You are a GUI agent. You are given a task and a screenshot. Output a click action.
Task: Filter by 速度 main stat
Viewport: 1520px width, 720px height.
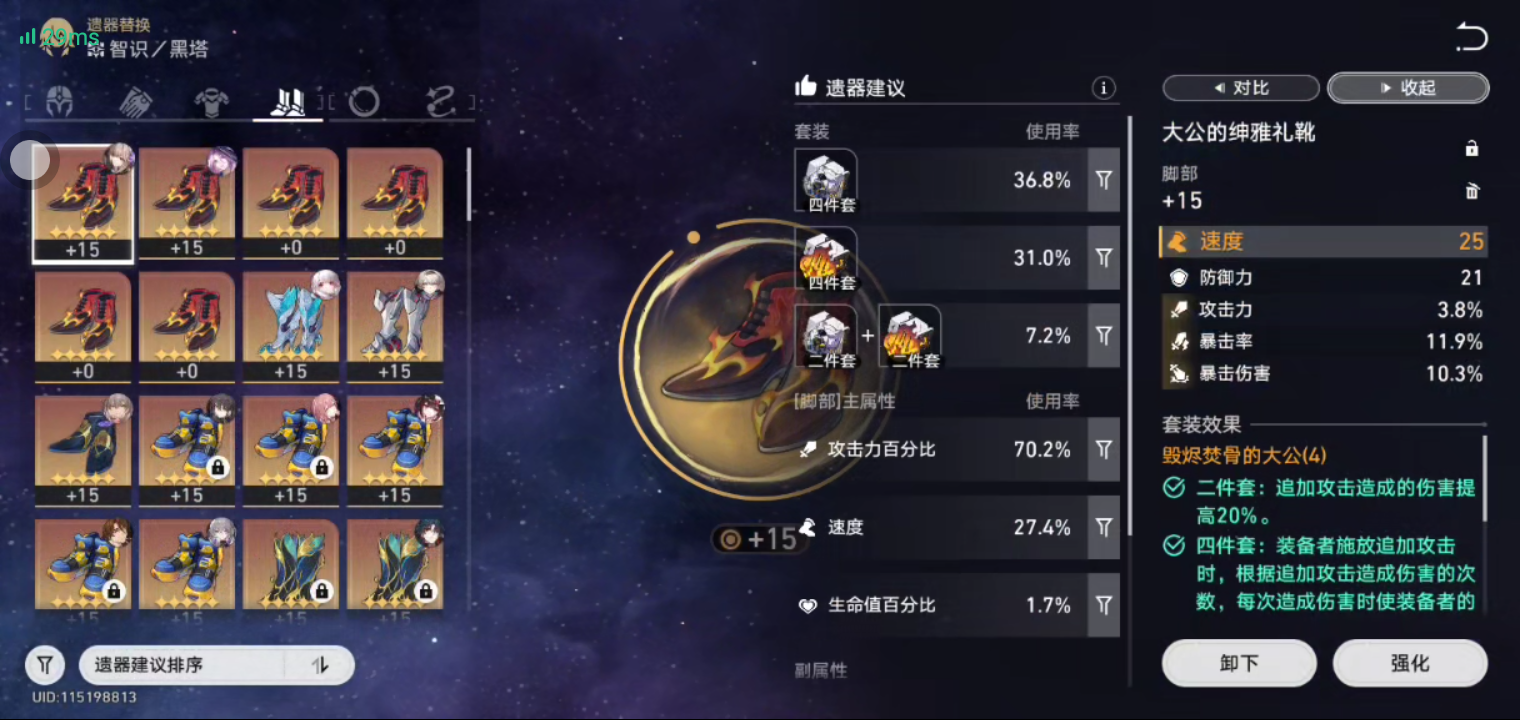(1103, 527)
